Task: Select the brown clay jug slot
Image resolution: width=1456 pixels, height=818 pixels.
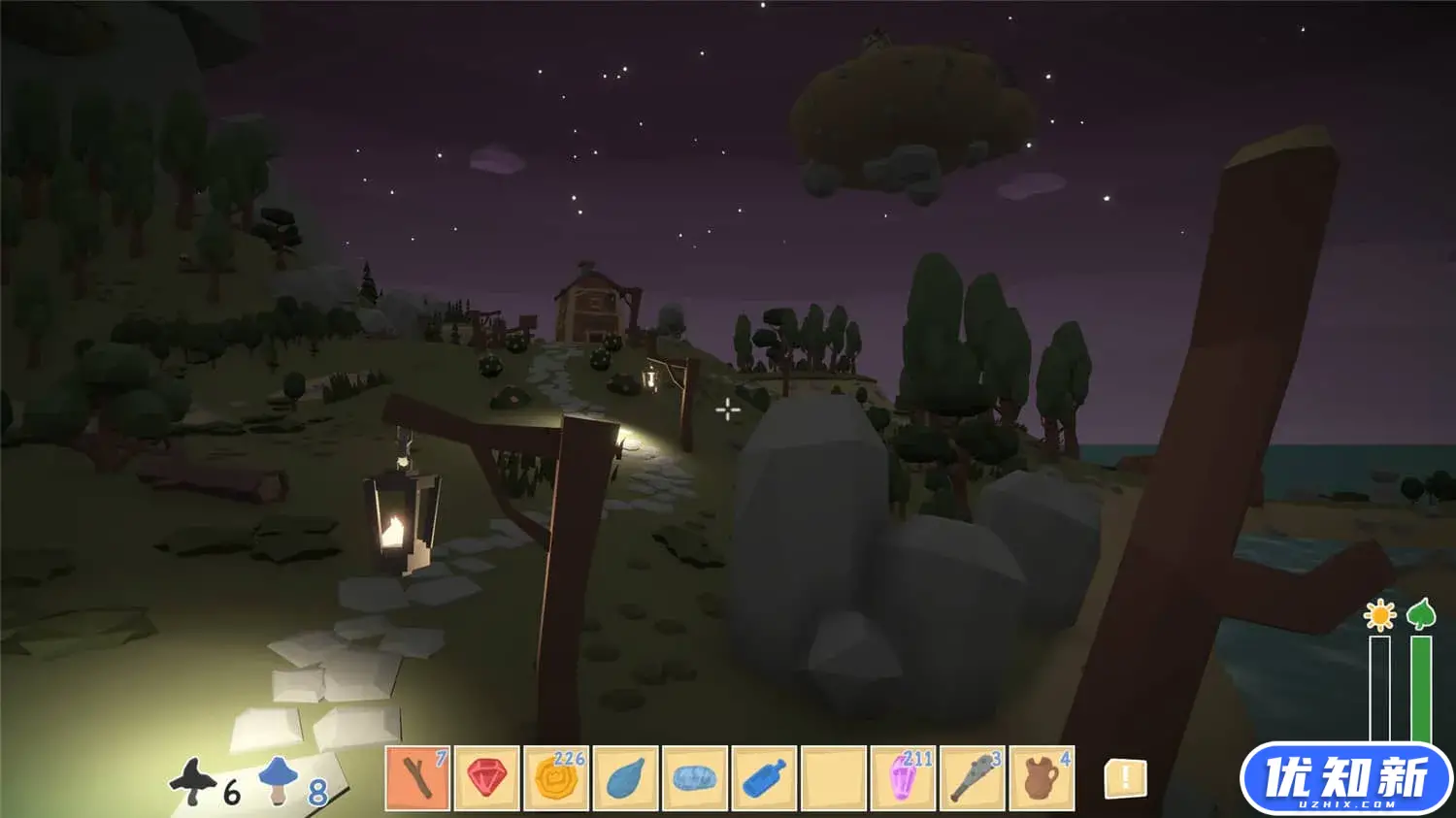Action: point(1042,777)
